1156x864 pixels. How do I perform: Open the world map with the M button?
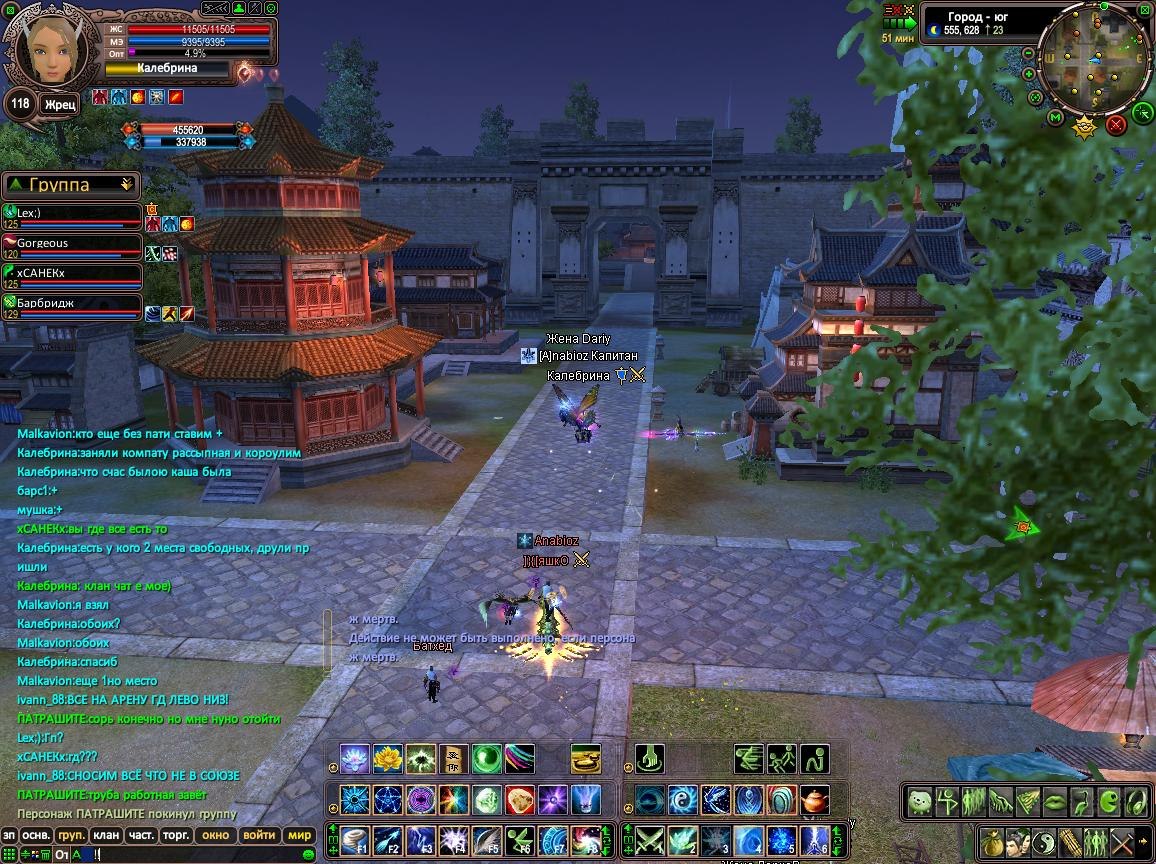(1056, 118)
